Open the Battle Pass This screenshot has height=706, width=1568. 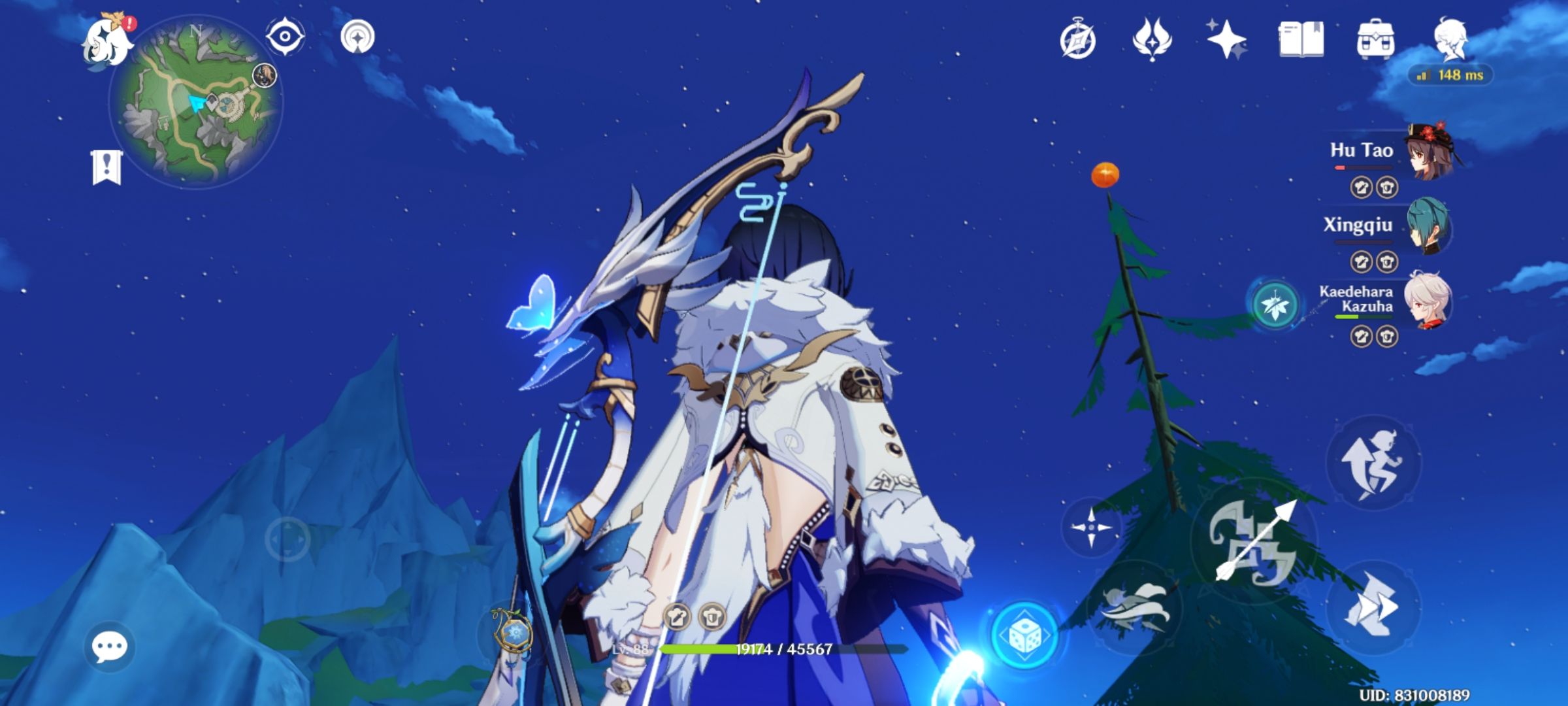1151,39
